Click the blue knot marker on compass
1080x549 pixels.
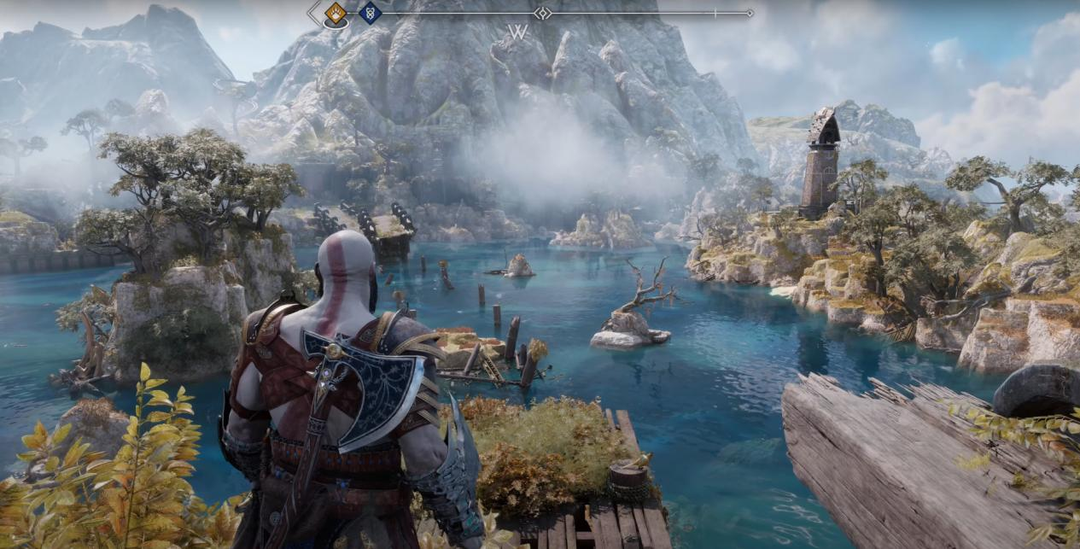(370, 13)
